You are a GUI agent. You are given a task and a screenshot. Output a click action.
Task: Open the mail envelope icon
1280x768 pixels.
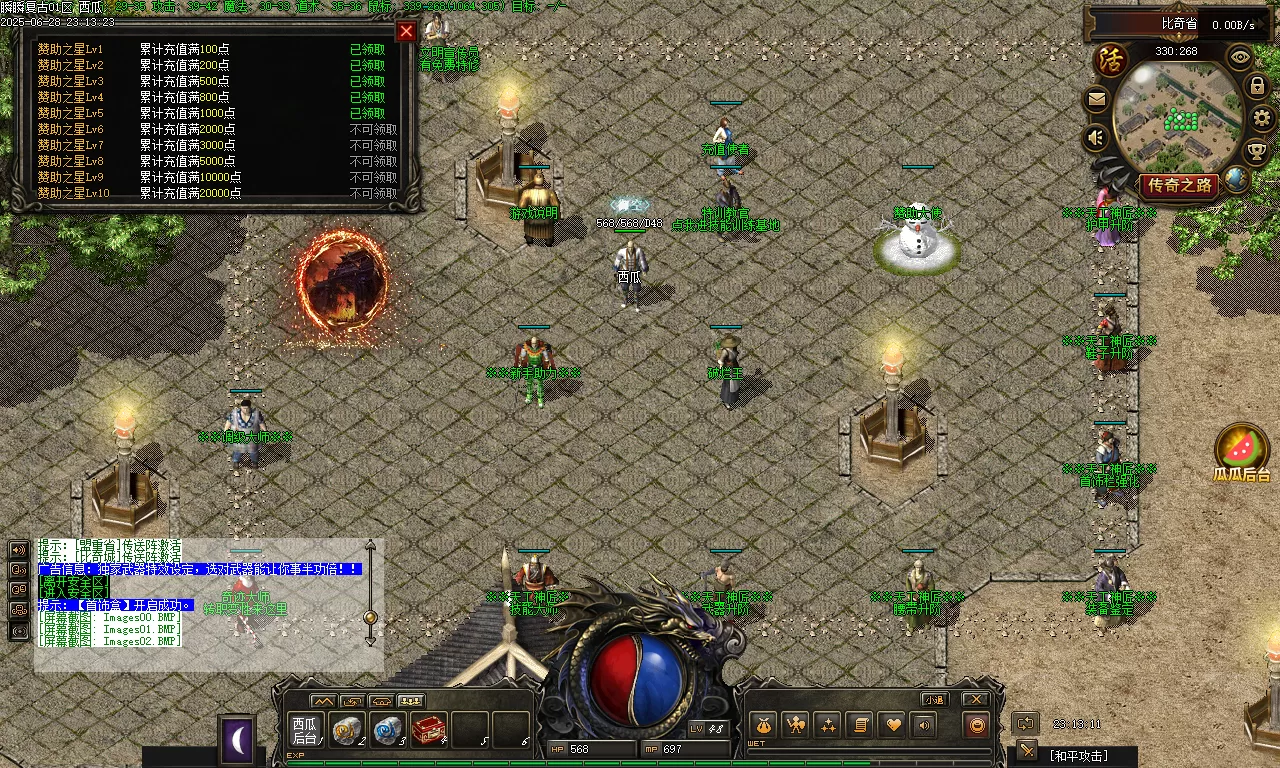coord(1097,99)
